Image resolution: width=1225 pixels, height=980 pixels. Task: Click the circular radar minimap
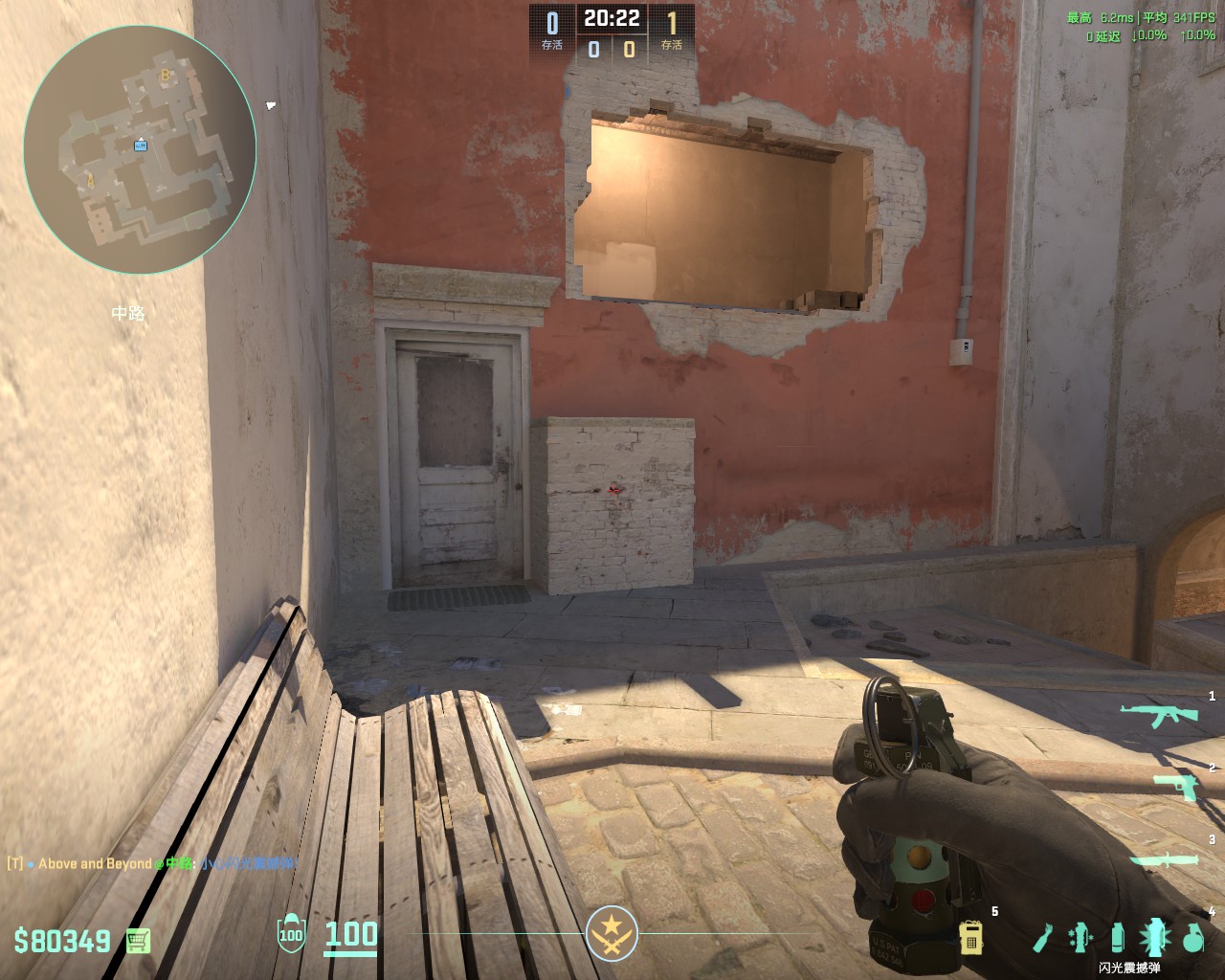coord(140,149)
